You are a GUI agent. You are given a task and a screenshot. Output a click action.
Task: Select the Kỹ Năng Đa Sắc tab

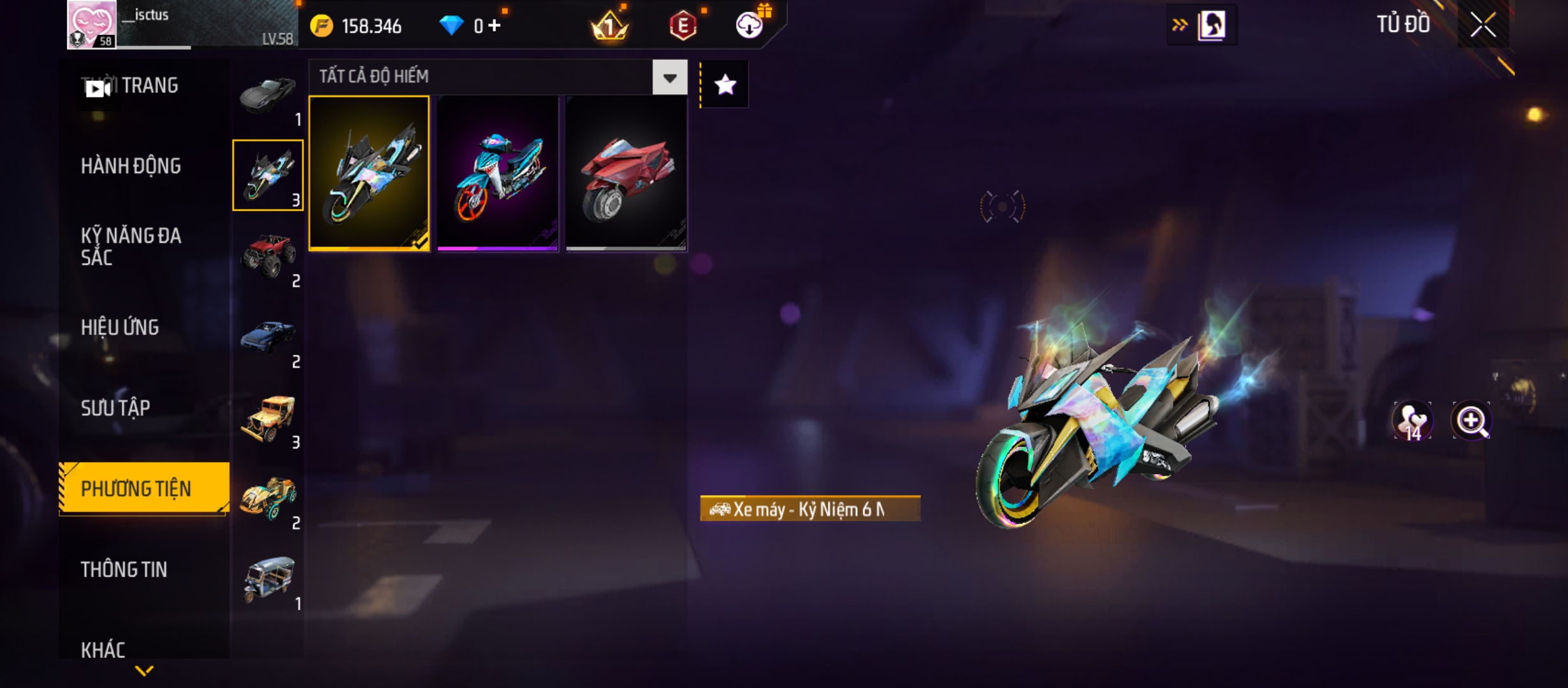(131, 247)
